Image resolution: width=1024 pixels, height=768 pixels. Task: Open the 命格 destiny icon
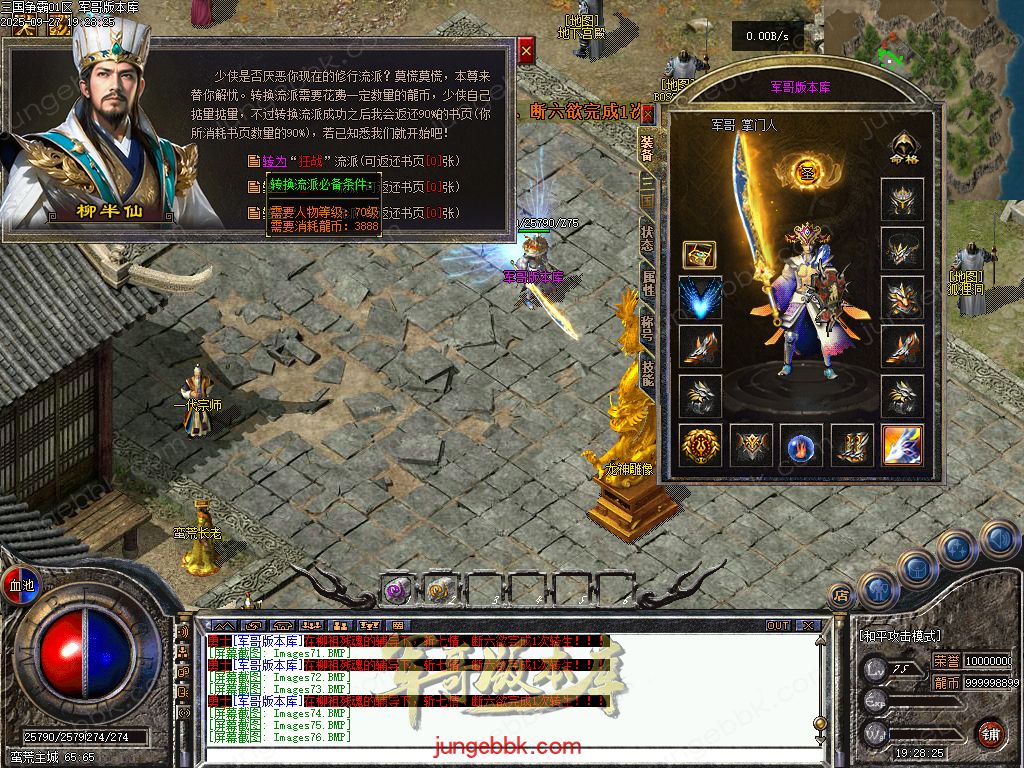coord(902,148)
